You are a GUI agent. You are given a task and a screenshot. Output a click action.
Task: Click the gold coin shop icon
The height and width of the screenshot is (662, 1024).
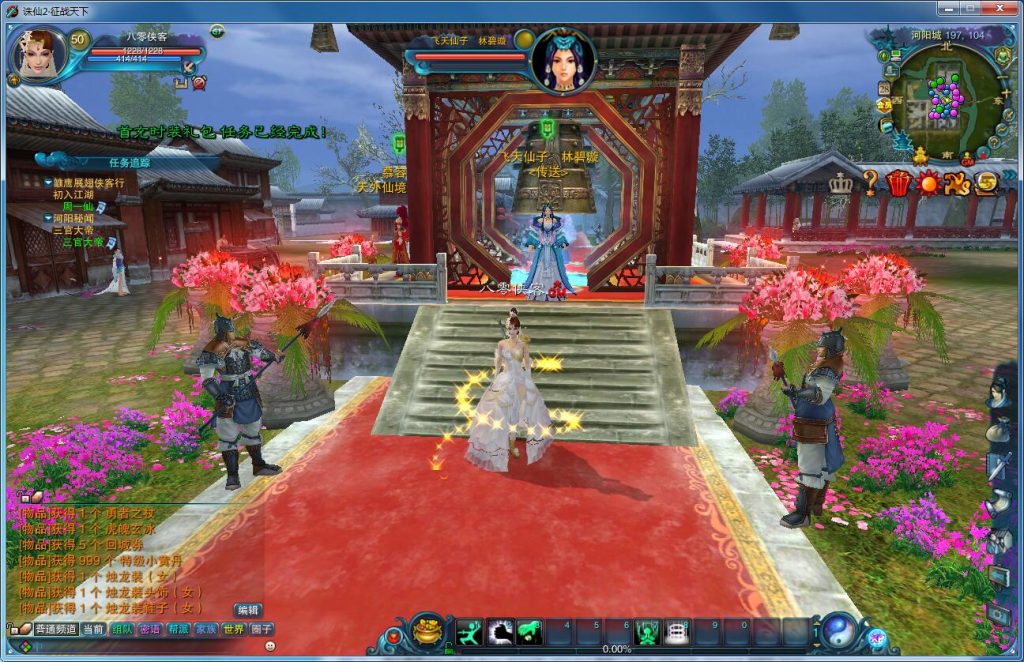(986, 183)
